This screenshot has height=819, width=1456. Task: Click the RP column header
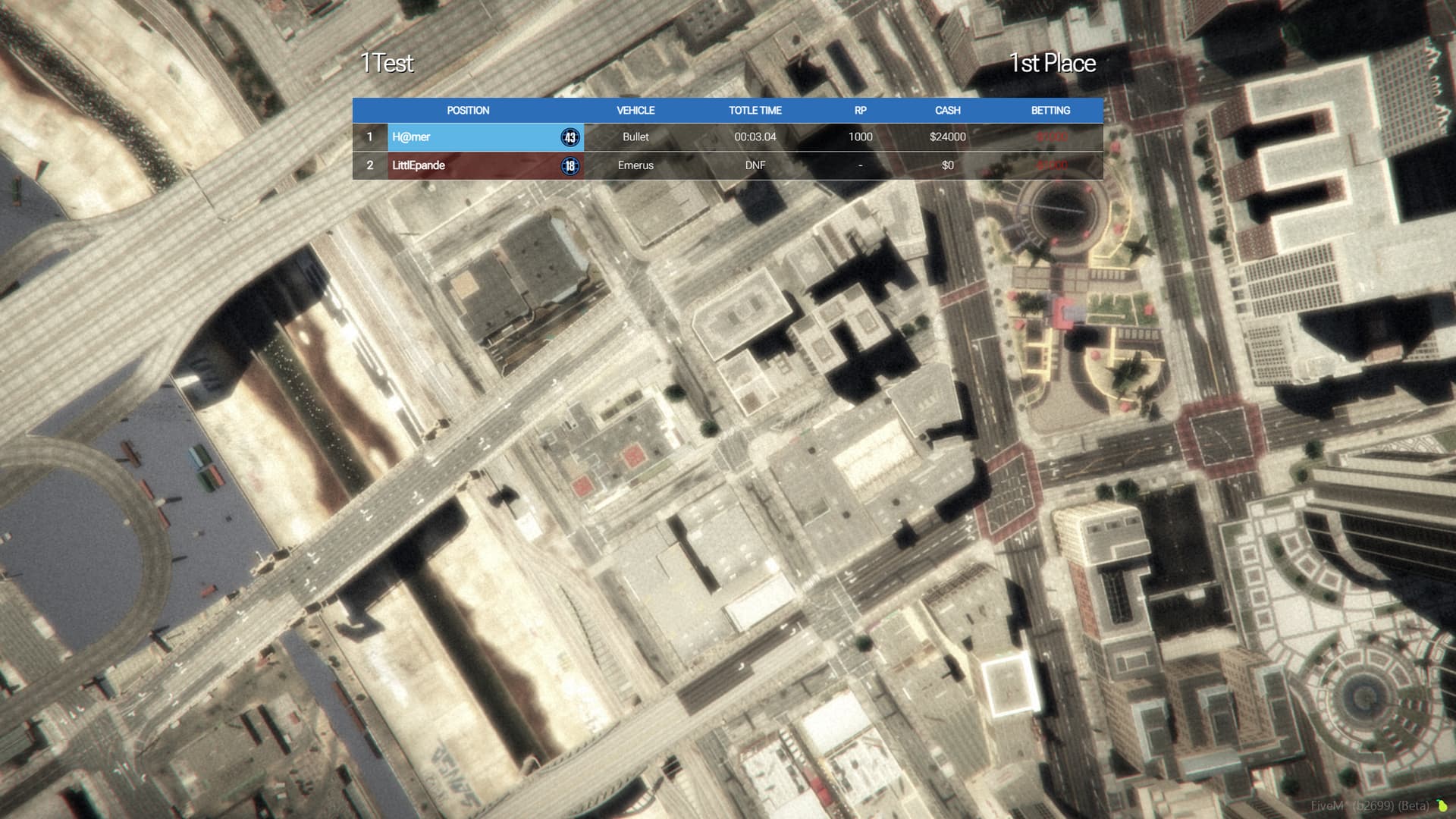(860, 110)
